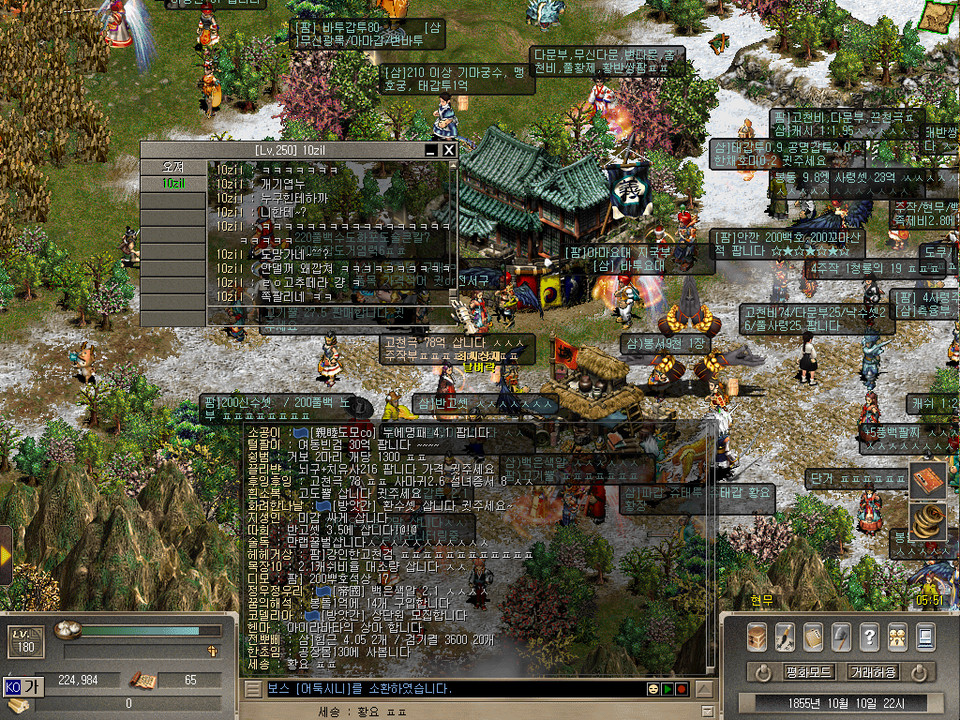Open the treasure chest inventory icon
Screen dimensions: 960x720
pos(758,636)
